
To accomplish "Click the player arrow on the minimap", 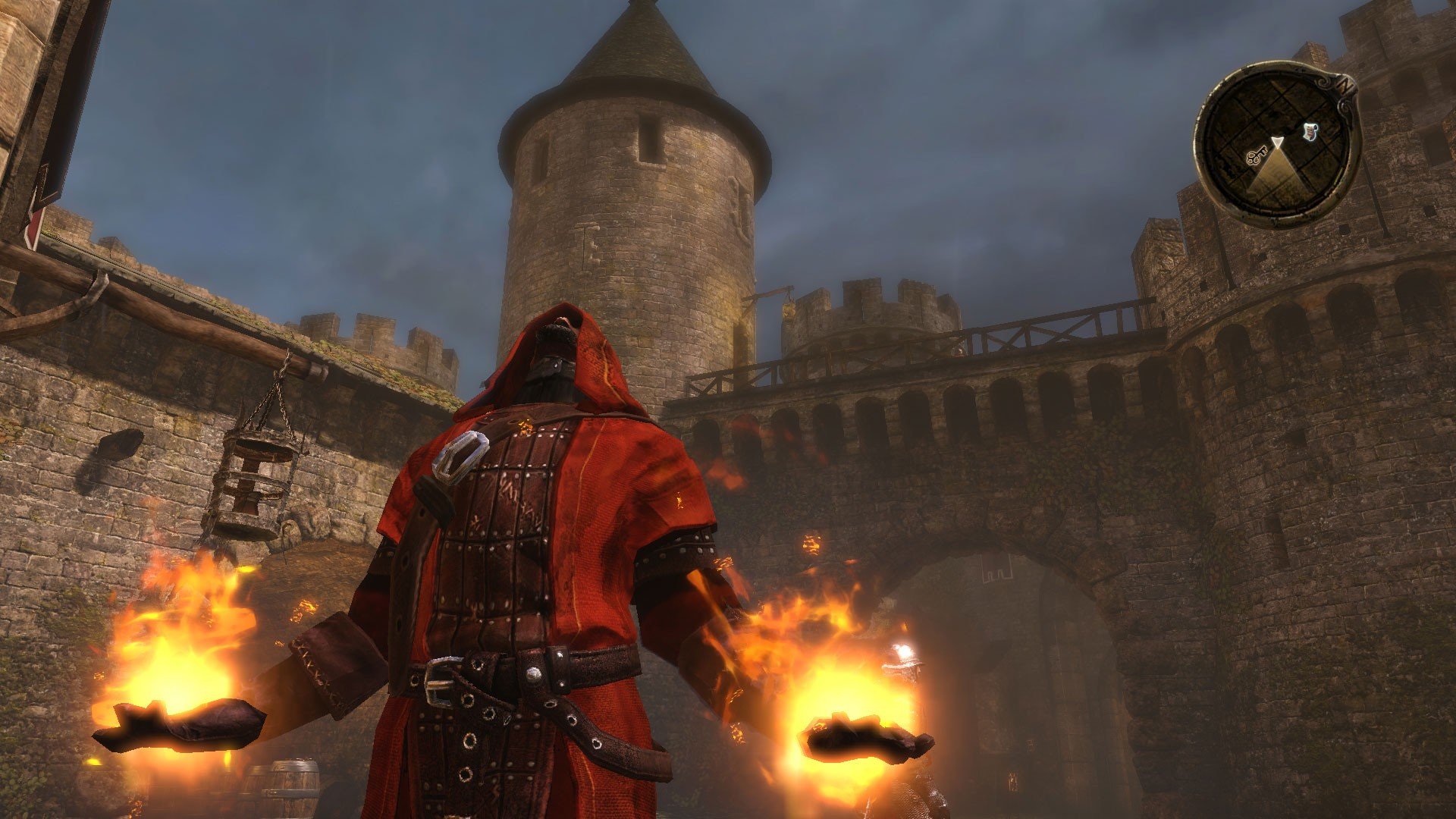I will pos(1279,142).
